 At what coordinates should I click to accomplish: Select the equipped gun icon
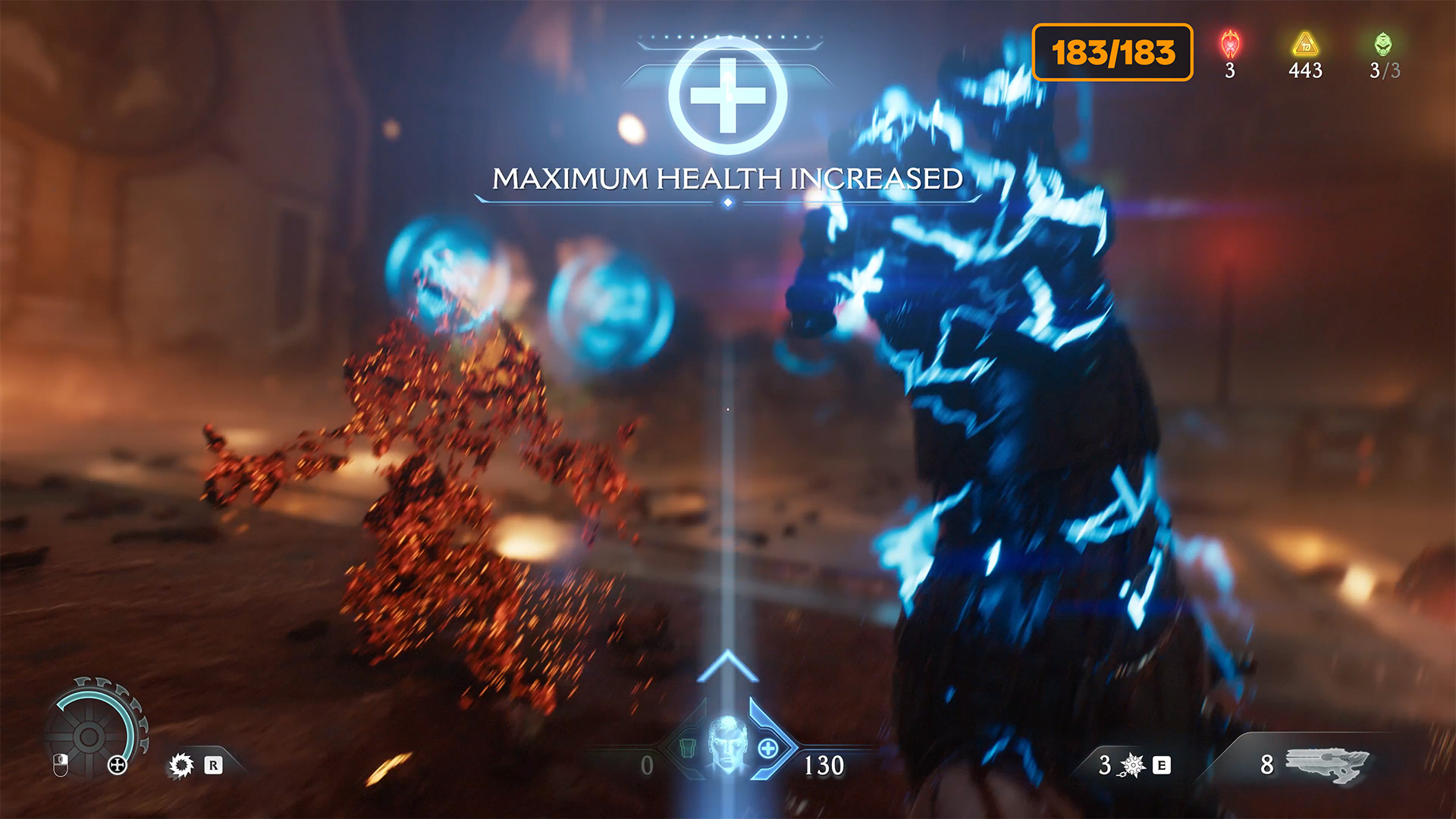[x=1328, y=763]
